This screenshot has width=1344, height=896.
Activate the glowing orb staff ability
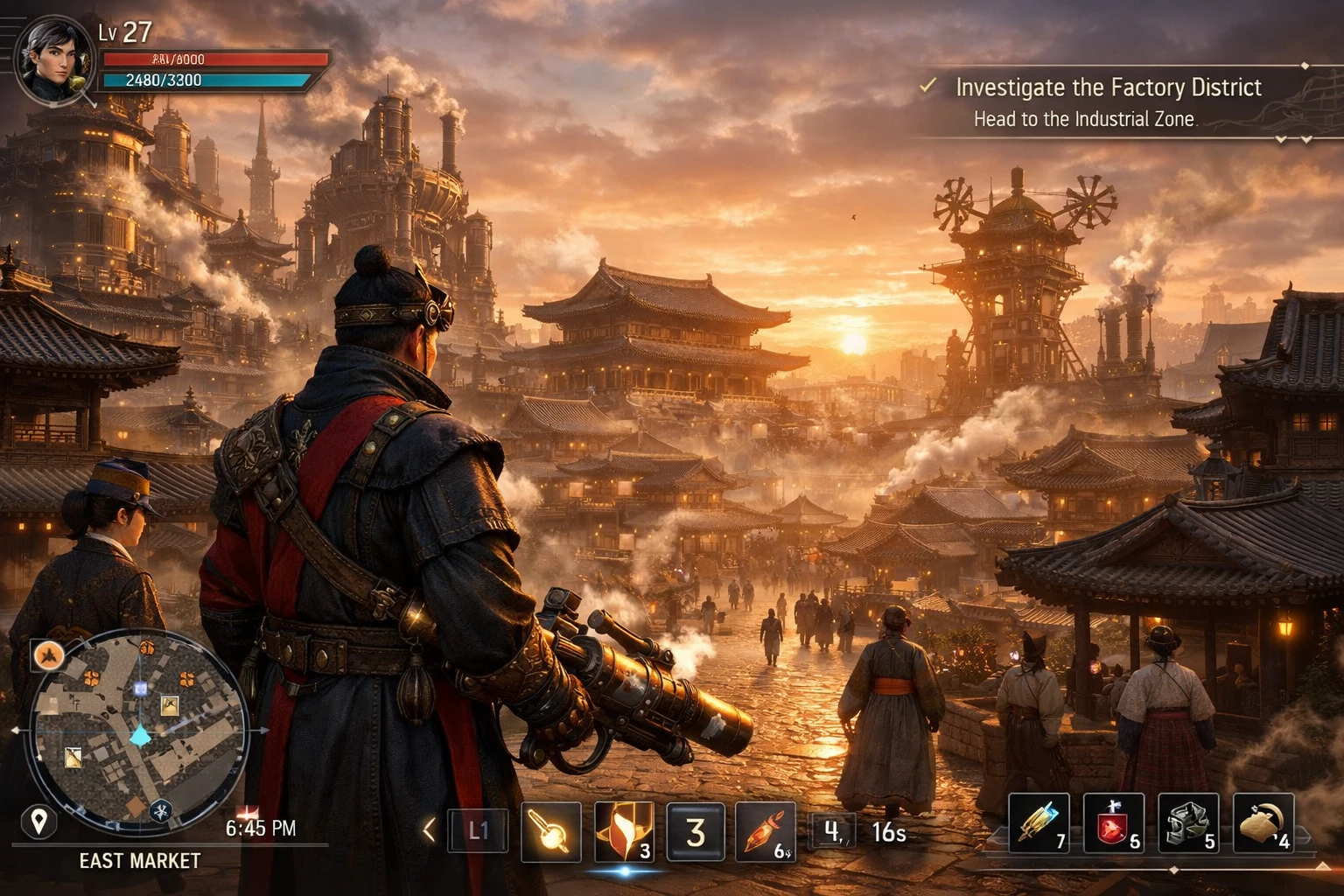551,831
